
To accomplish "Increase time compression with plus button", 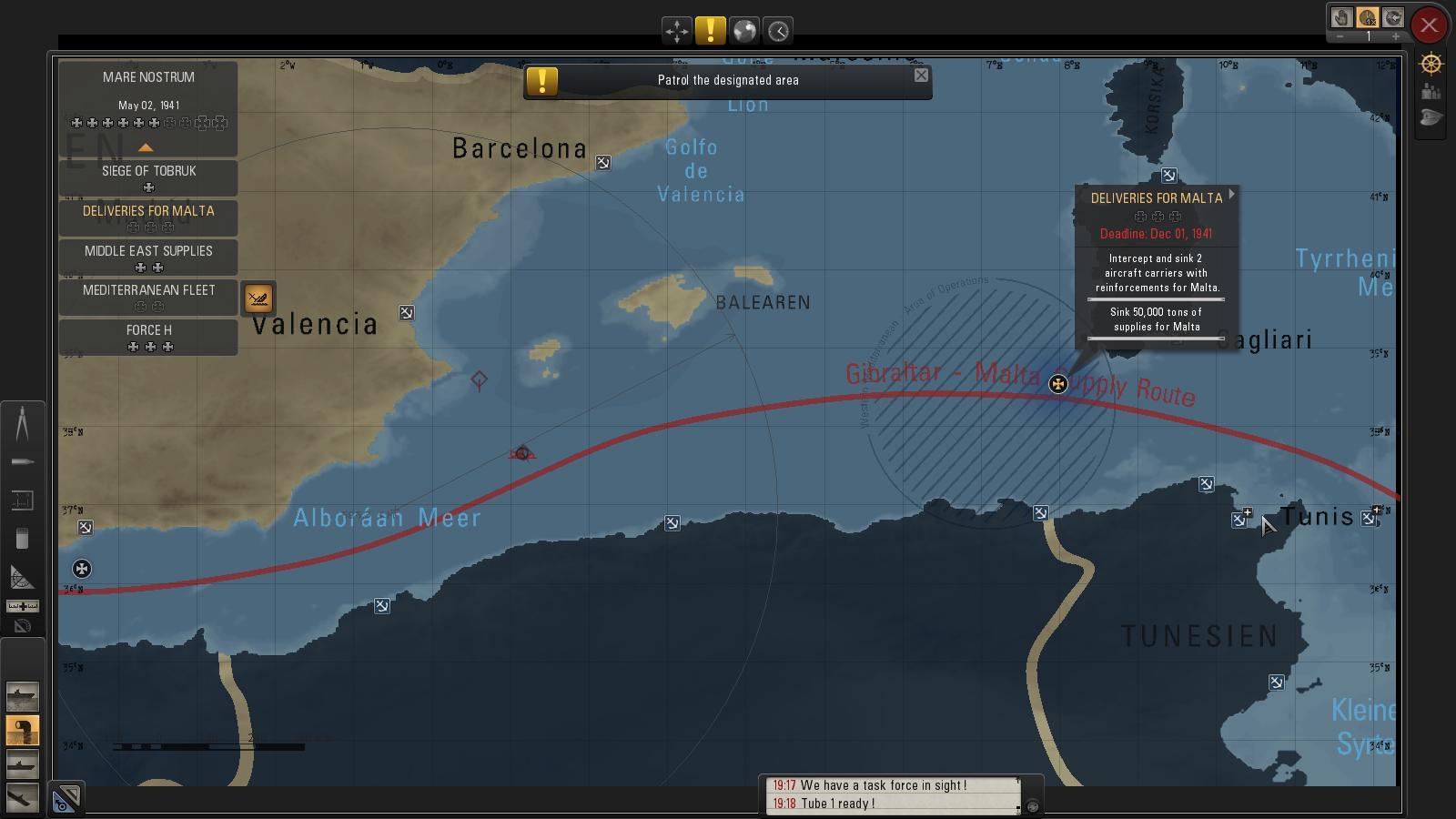I will [x=1395, y=37].
